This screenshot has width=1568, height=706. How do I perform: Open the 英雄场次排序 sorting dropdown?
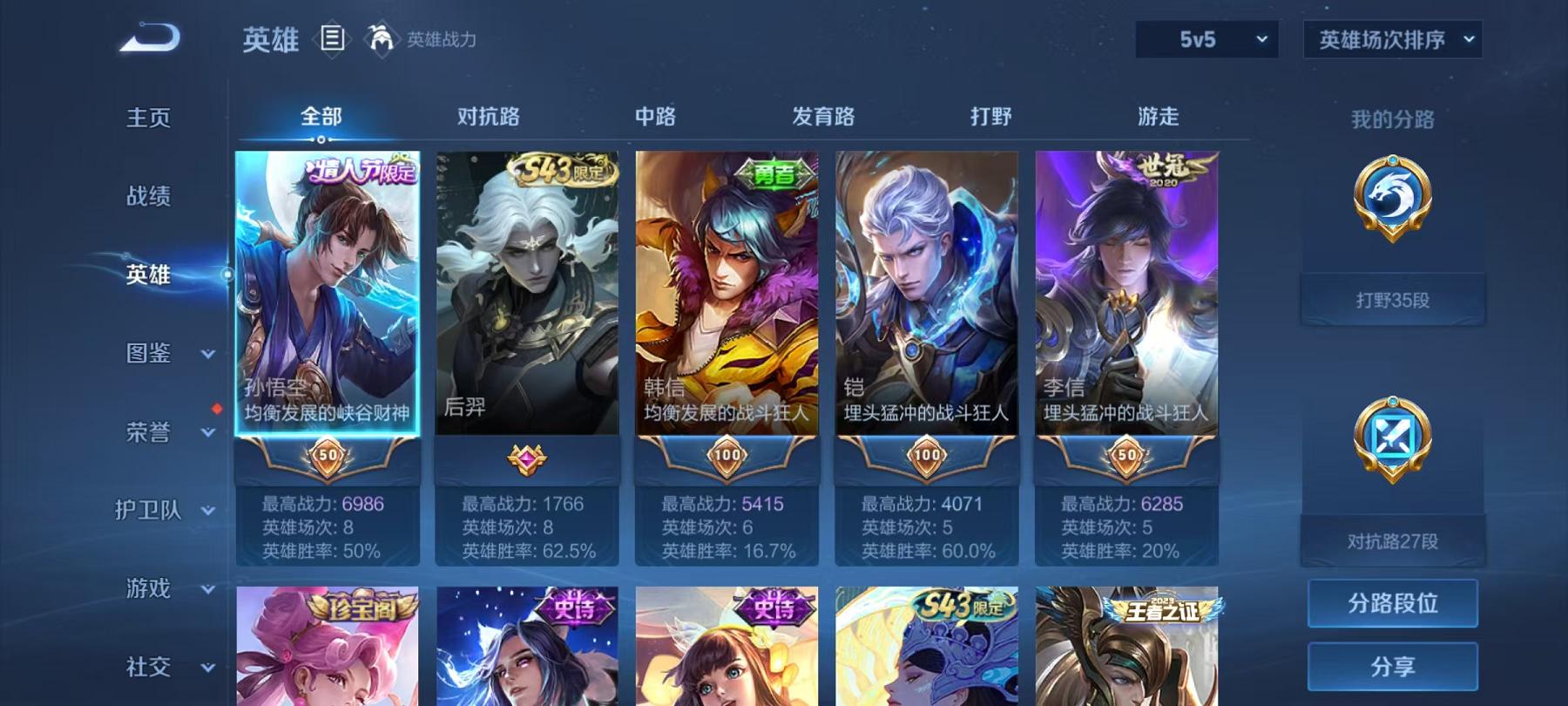tap(1391, 38)
